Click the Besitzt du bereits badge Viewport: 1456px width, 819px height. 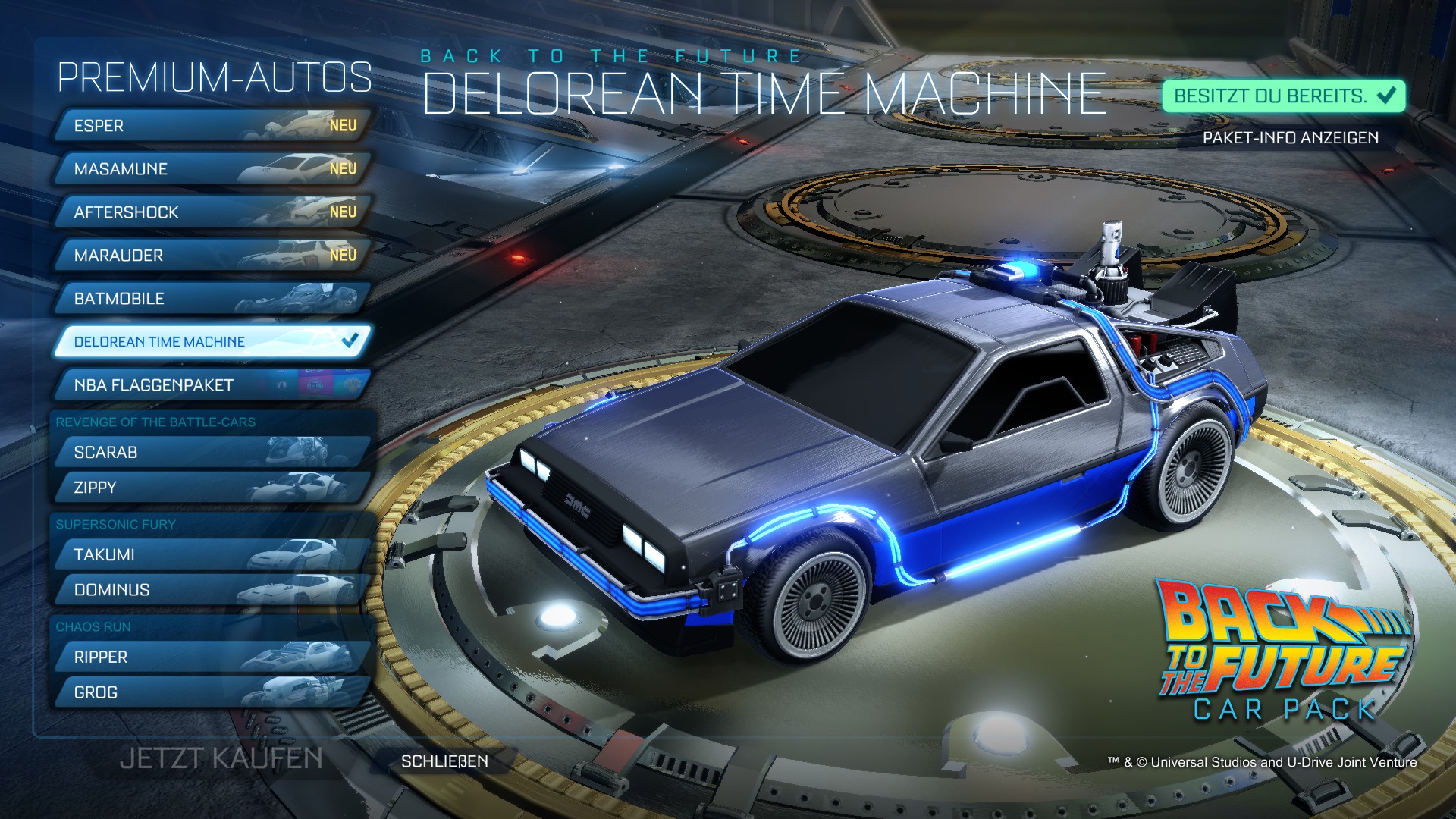[x=1284, y=96]
